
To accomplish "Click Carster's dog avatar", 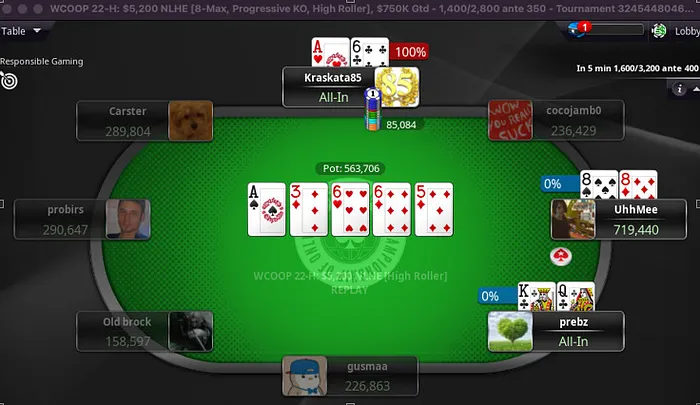I will click(185, 121).
